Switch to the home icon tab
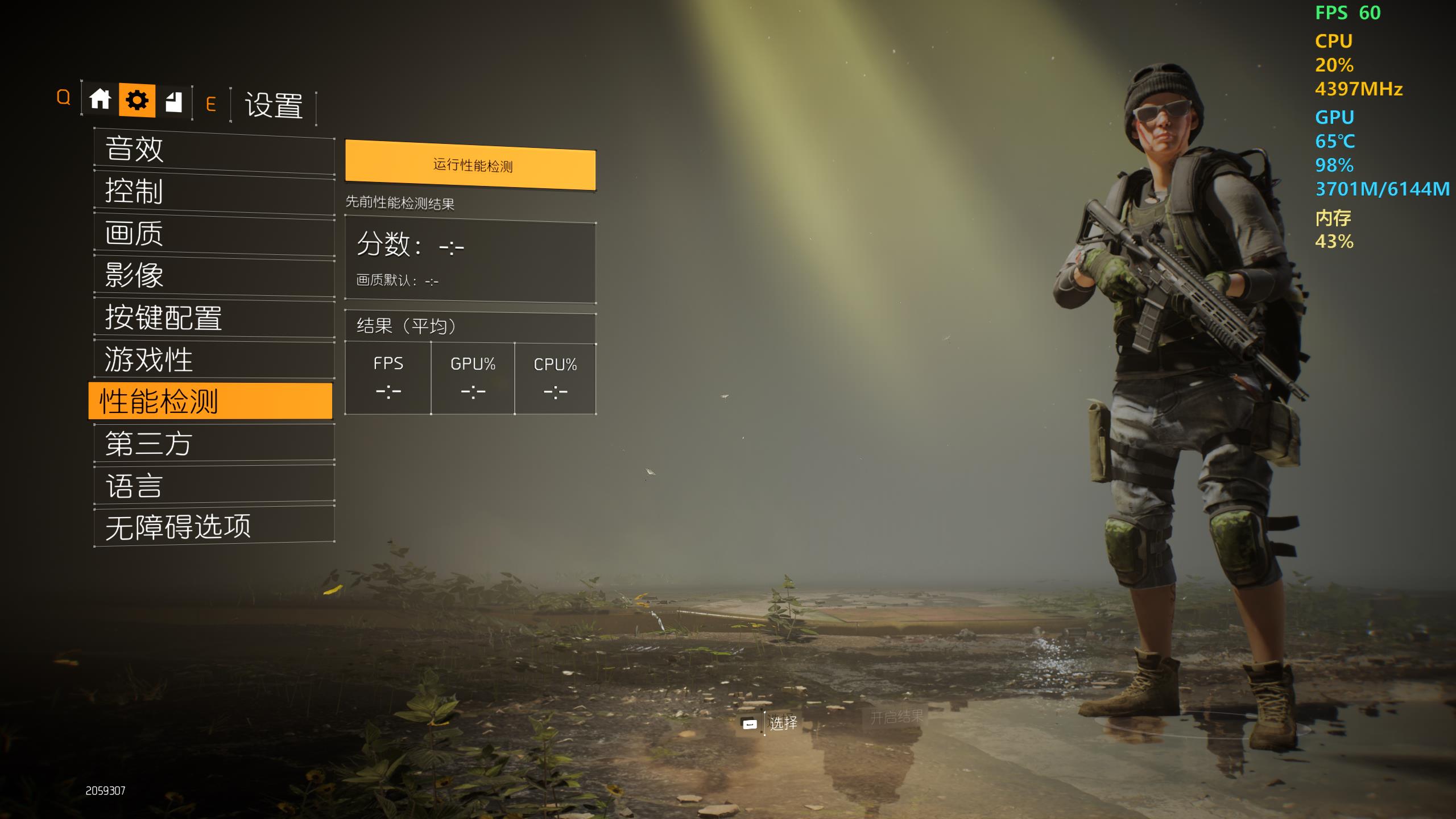This screenshot has width=1456, height=819. coord(100,100)
